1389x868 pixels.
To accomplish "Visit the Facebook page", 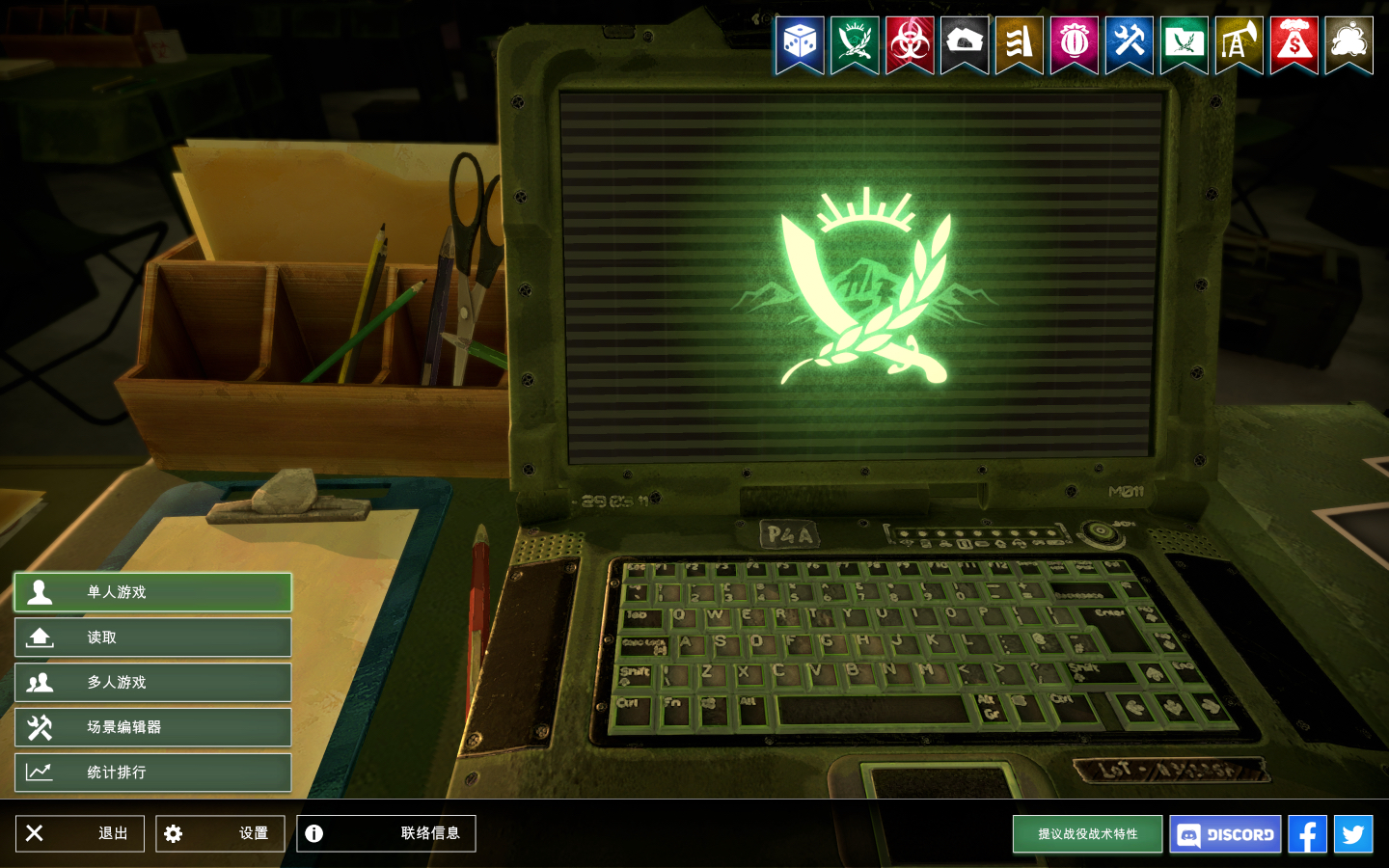I will click(1307, 834).
